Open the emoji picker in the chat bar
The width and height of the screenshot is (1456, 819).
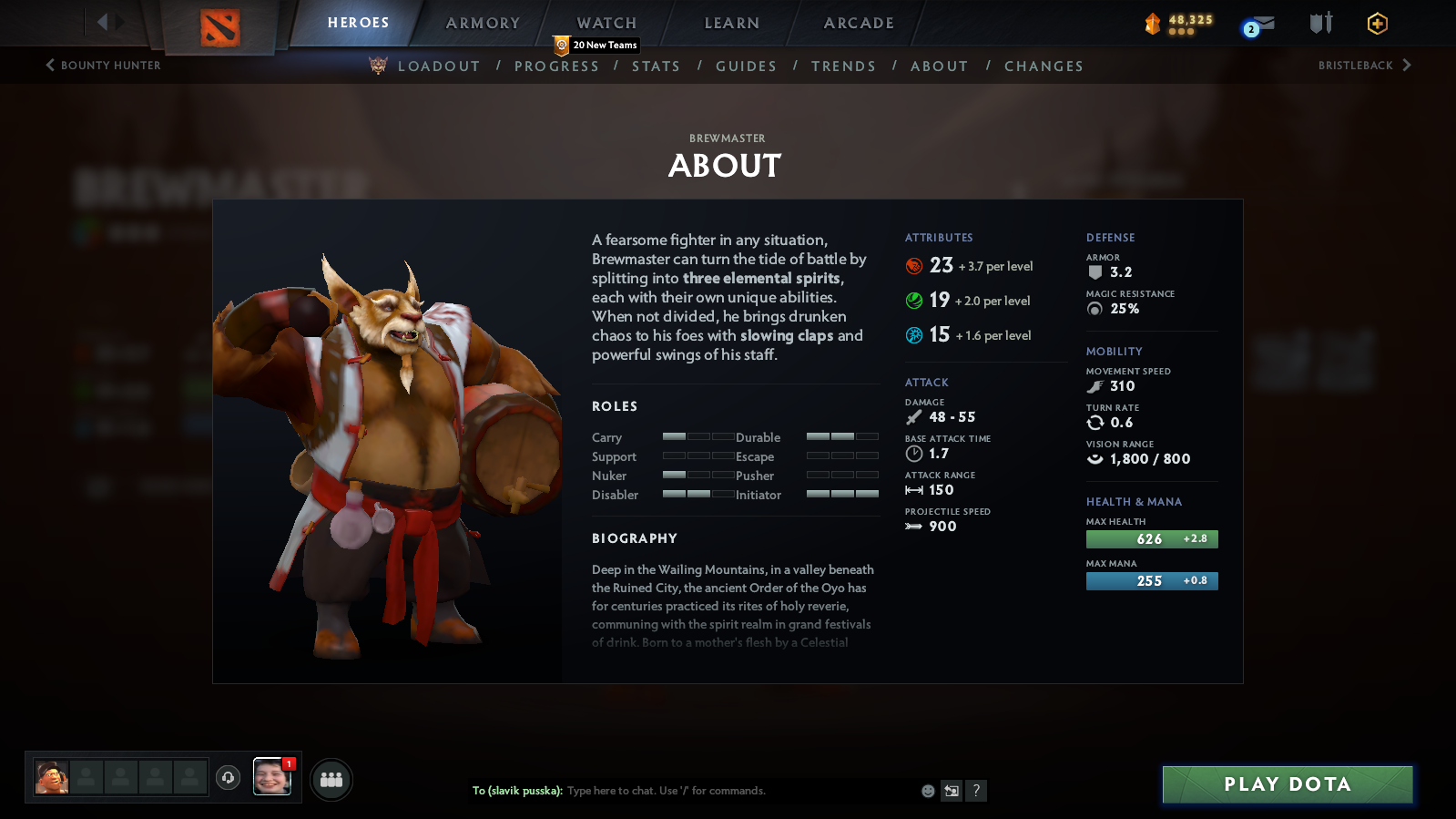point(926,791)
